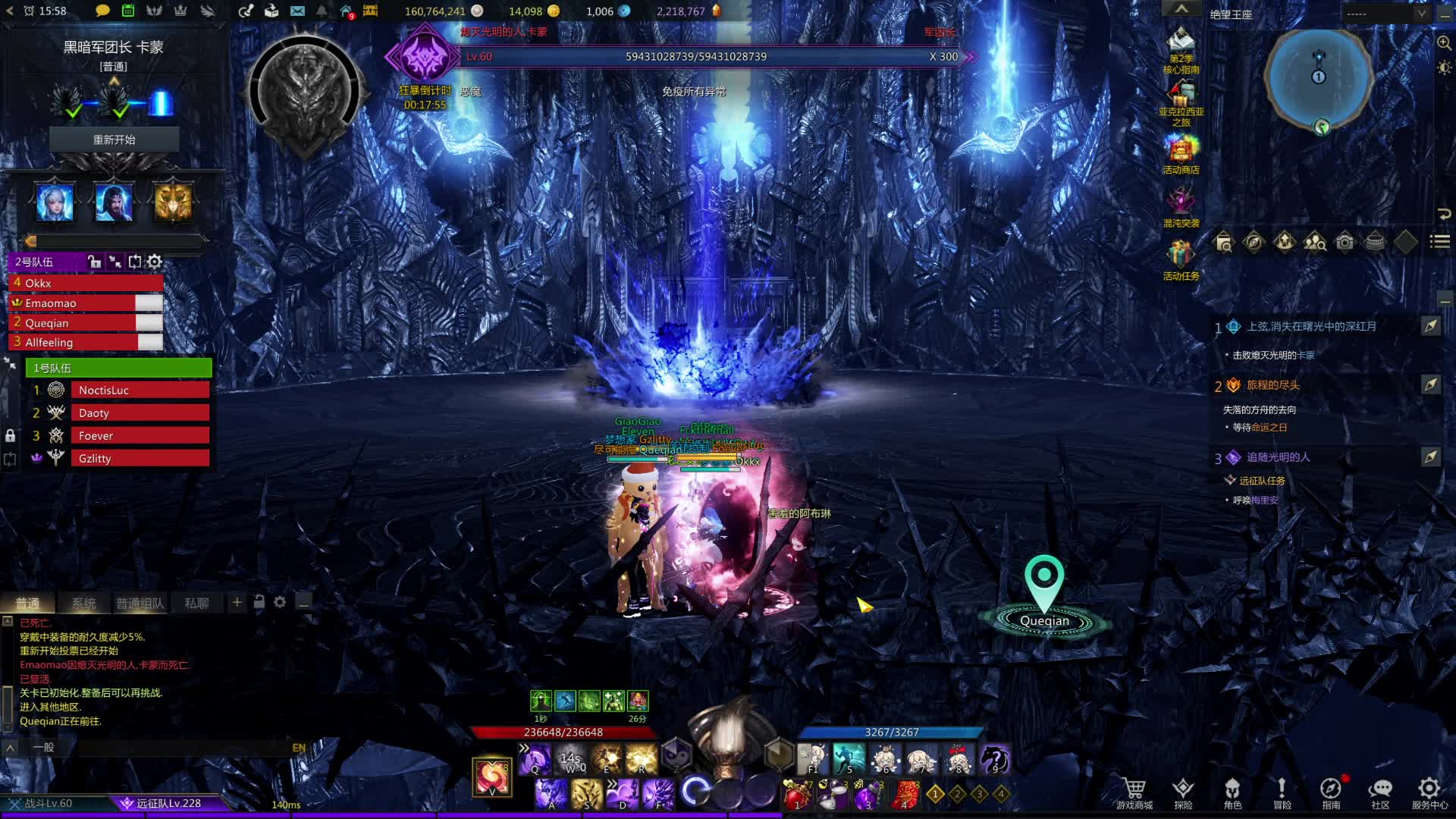Open the 普通组队 chat tab
Screen dimensions: 1456x819
point(140,603)
